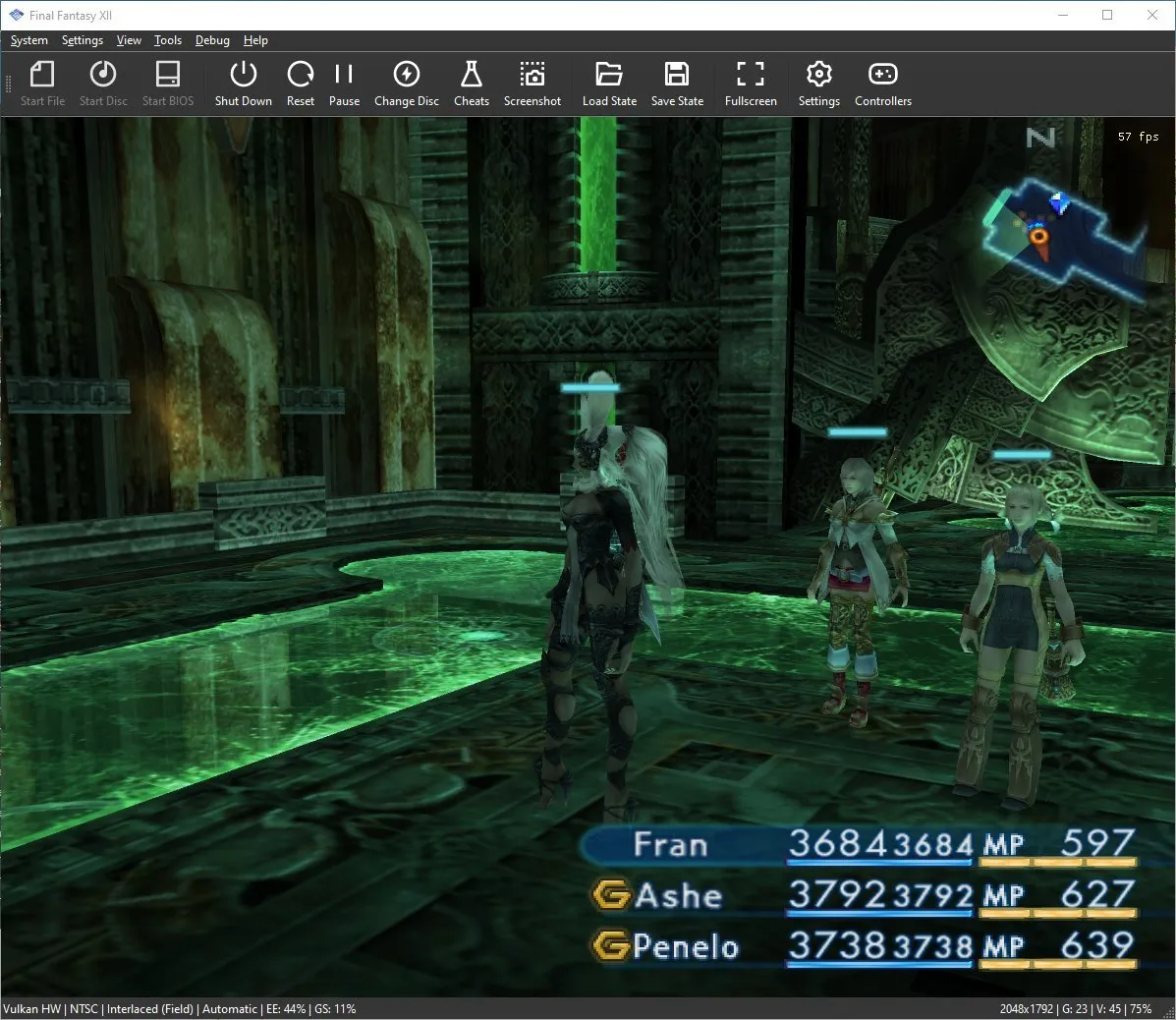Switch to Fullscreen mode
The width and height of the screenshot is (1176, 1020).
[x=751, y=84]
